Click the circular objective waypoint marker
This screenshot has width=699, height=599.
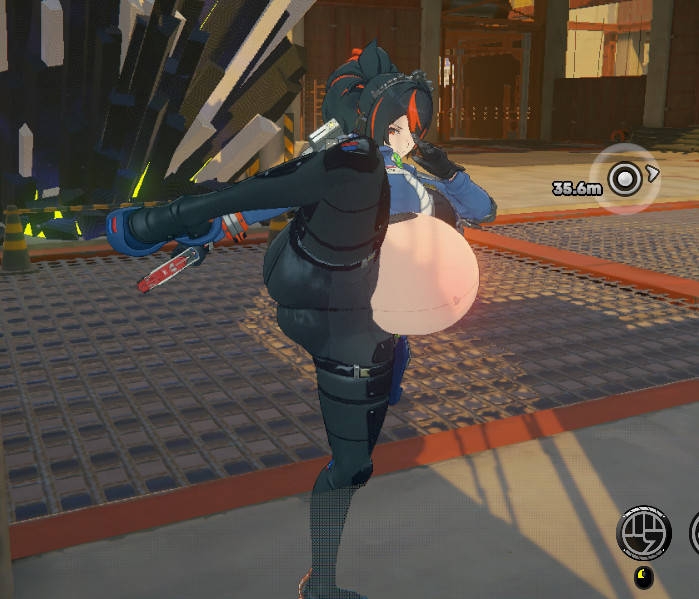tap(626, 180)
